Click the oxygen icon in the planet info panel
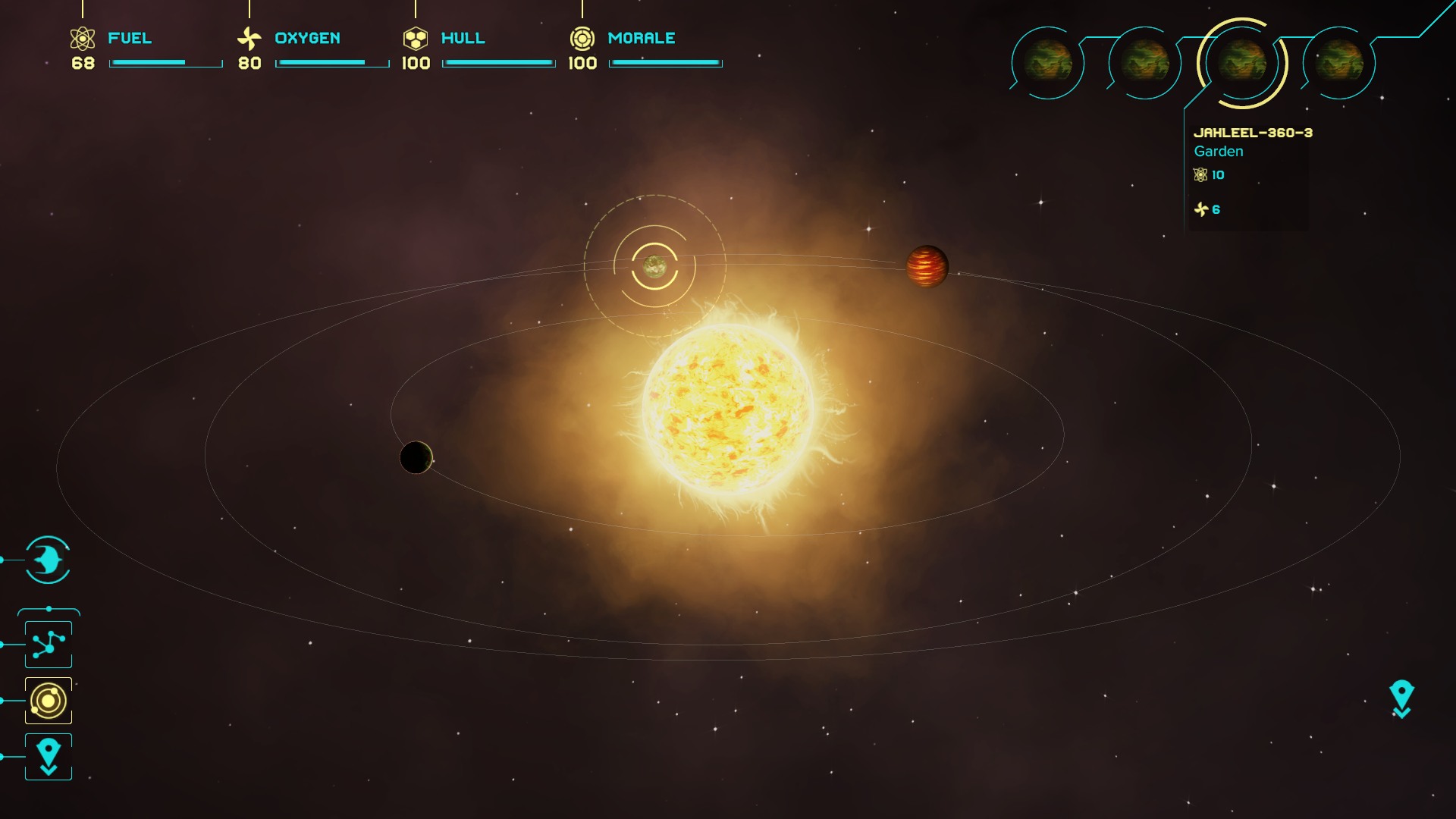Image resolution: width=1456 pixels, height=819 pixels. point(1202,210)
